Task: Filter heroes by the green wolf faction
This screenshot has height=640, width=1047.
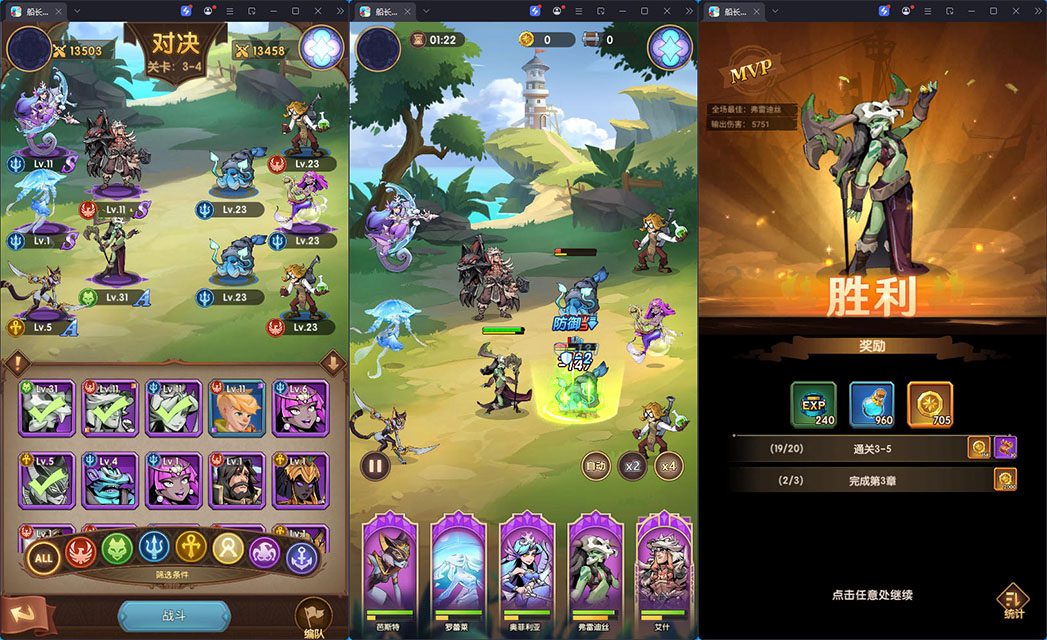Action: (118, 550)
